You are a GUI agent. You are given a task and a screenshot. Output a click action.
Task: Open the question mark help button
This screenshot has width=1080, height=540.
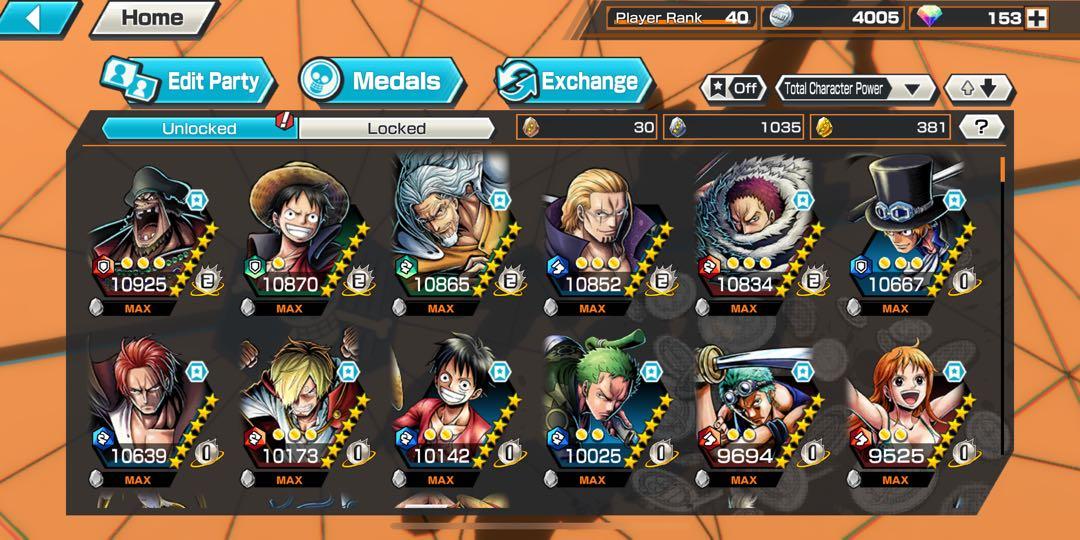coord(980,127)
